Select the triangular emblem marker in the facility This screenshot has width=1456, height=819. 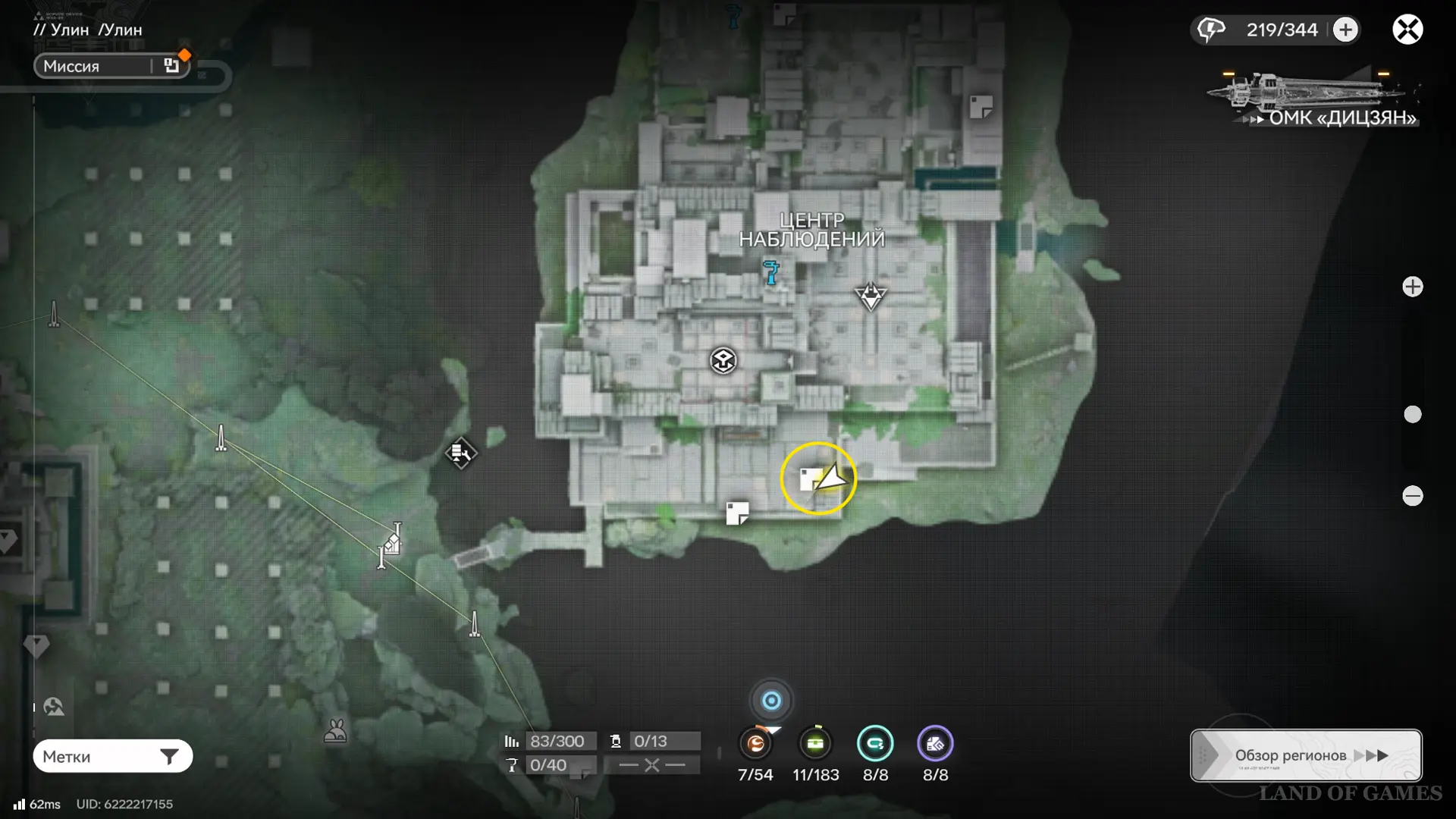click(870, 296)
